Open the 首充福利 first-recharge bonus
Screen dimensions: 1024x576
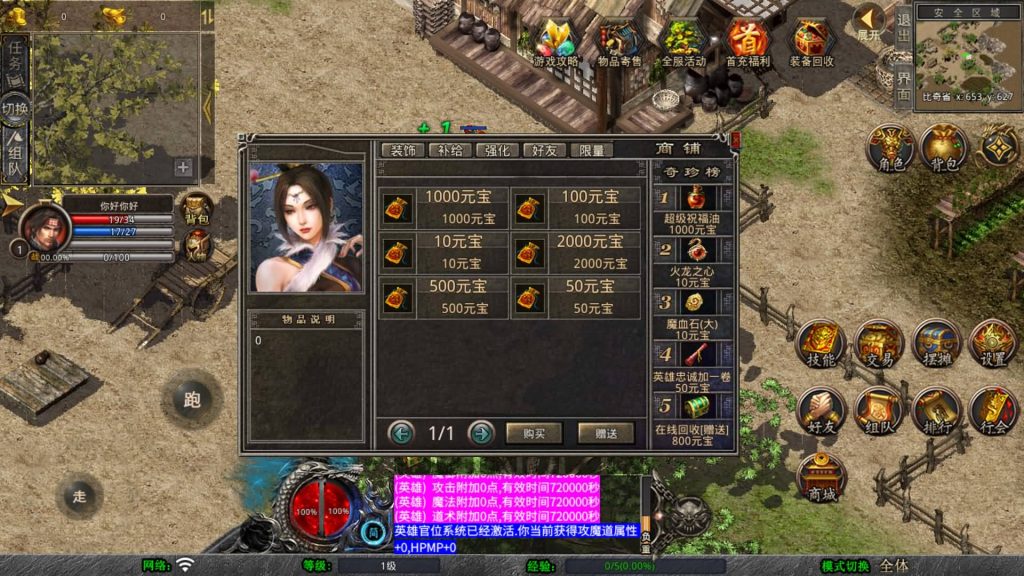point(747,44)
